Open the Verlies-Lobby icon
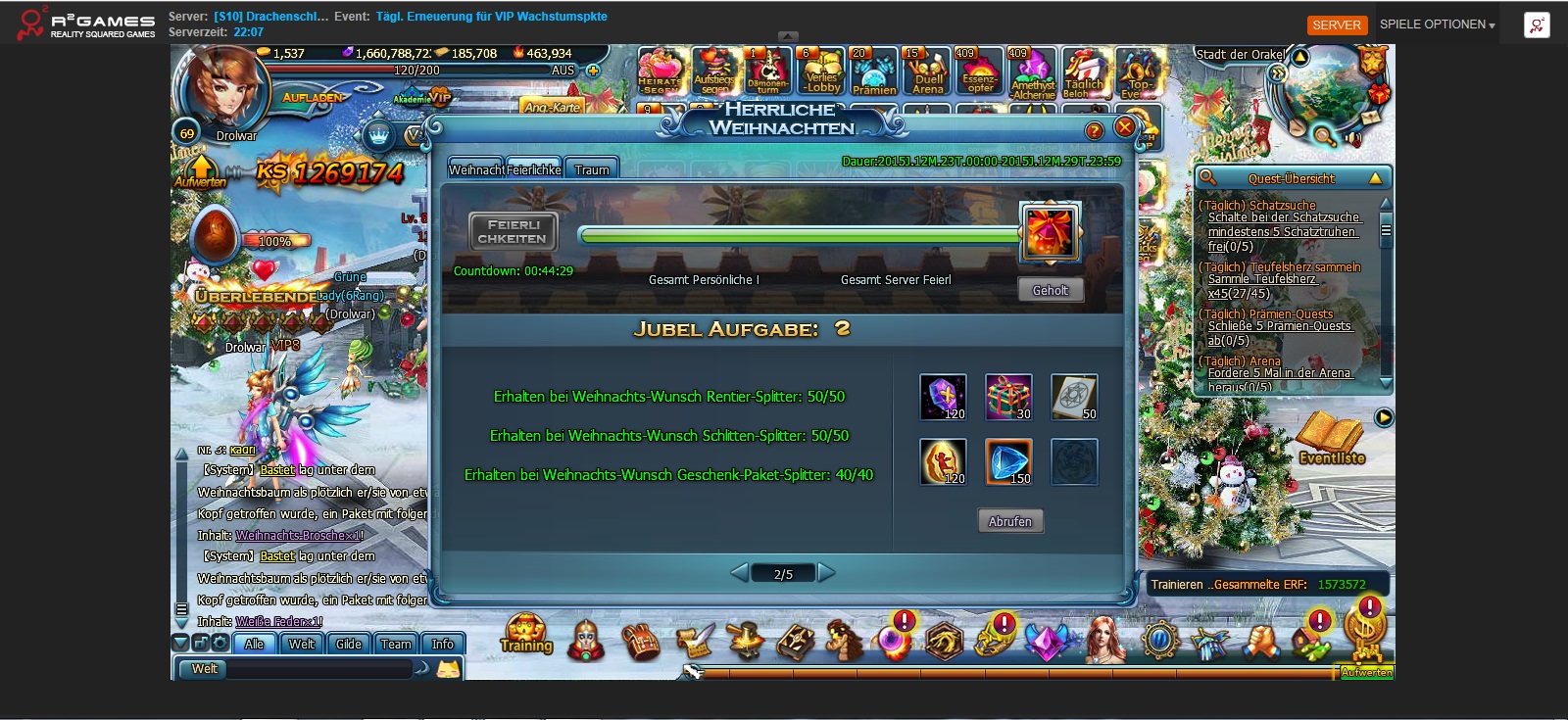 (x=820, y=72)
